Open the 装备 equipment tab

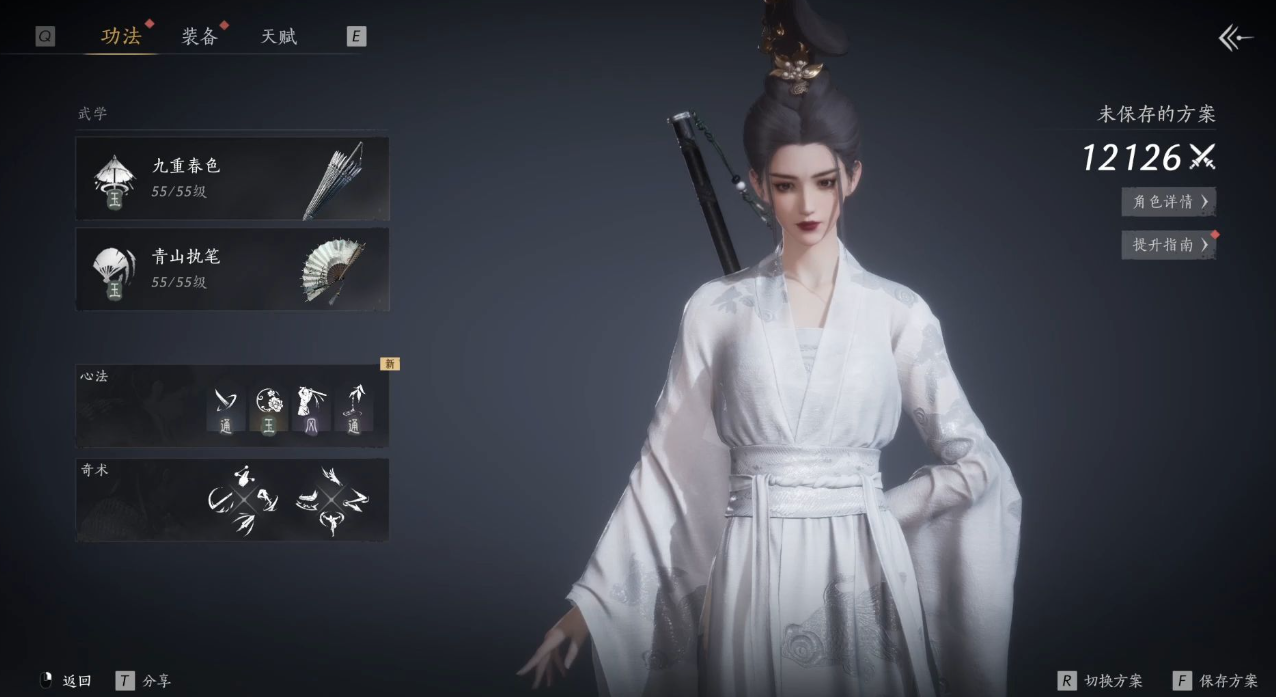click(x=200, y=37)
